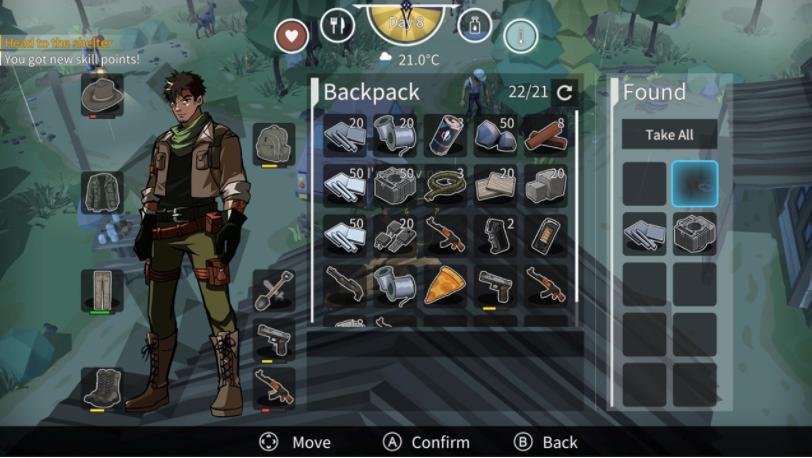Viewport: 812px width, 458px height.
Task: Select the equipped hat slot
Action: pyautogui.click(x=102, y=96)
